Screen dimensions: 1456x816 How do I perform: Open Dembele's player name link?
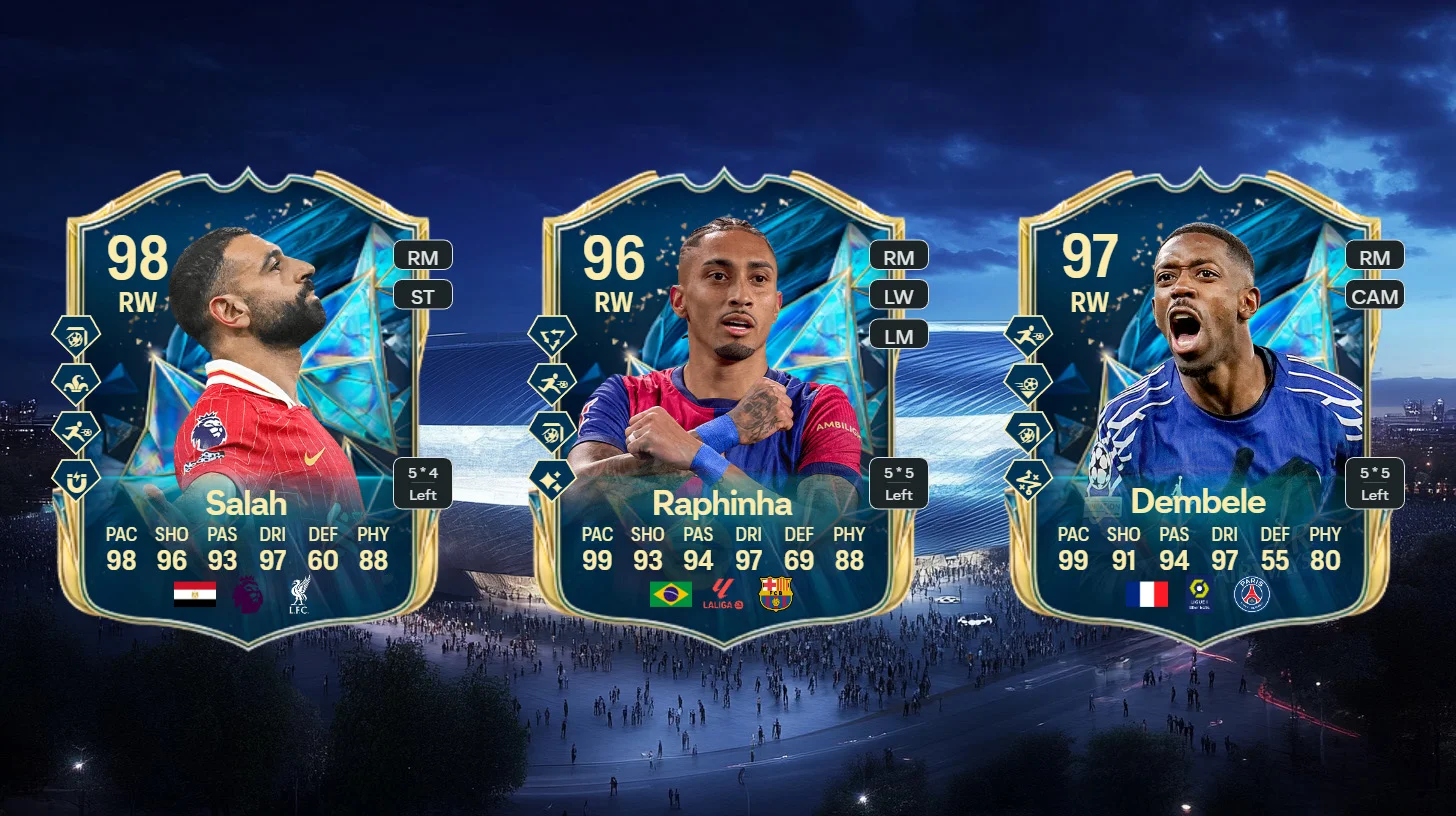pos(1199,501)
